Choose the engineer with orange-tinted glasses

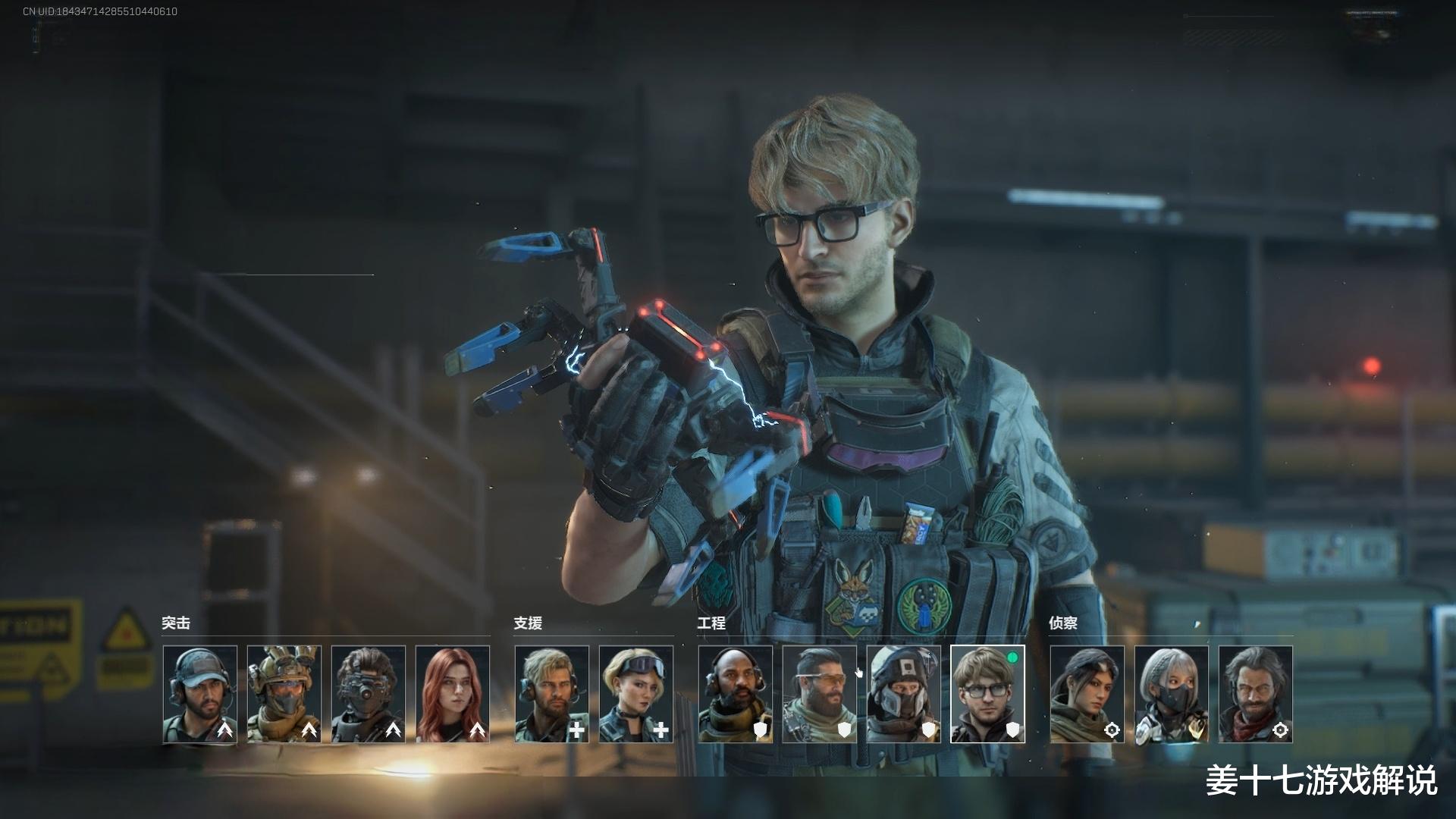pos(820,694)
